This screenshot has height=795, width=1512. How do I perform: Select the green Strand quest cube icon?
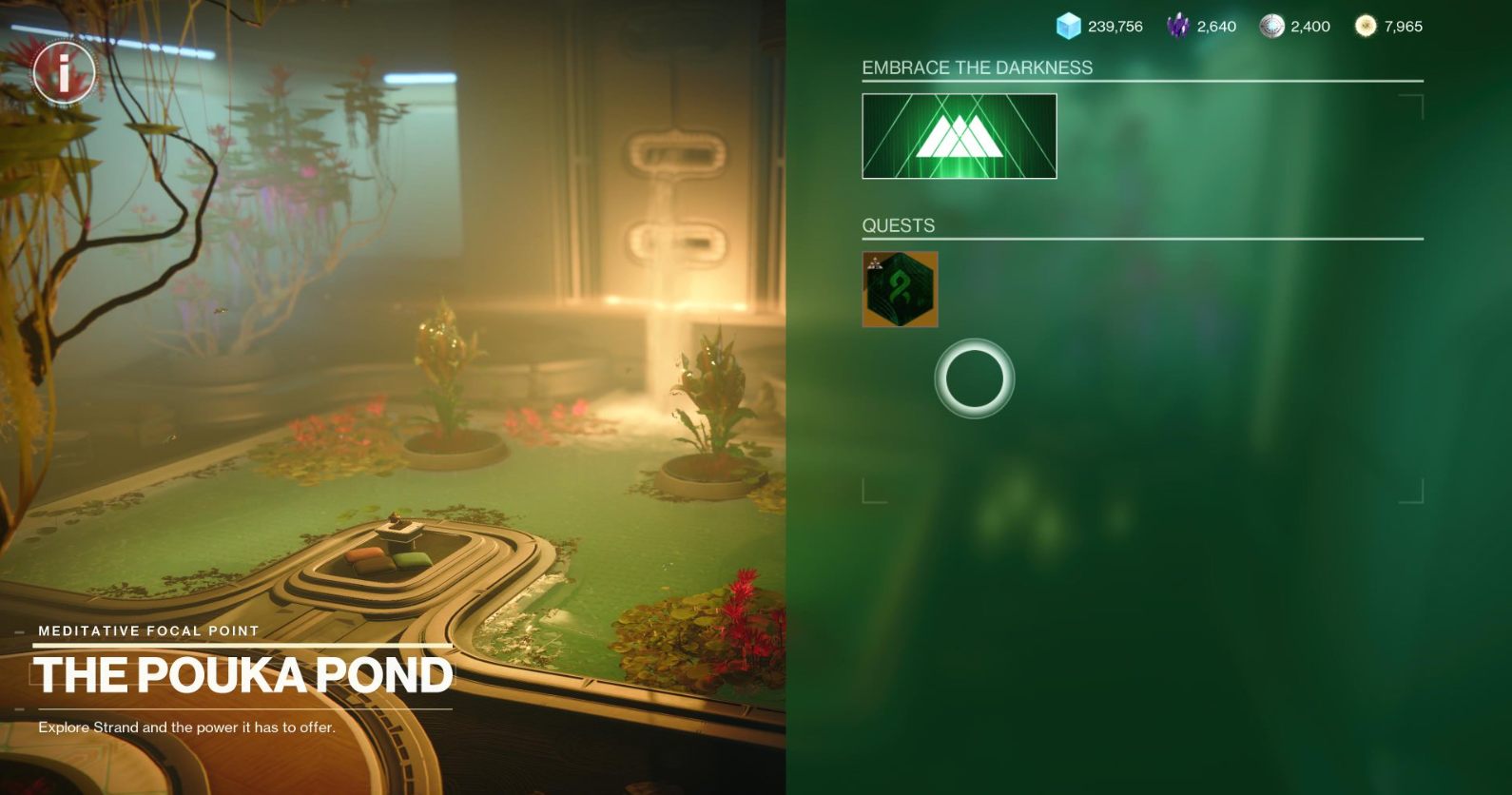pos(900,291)
